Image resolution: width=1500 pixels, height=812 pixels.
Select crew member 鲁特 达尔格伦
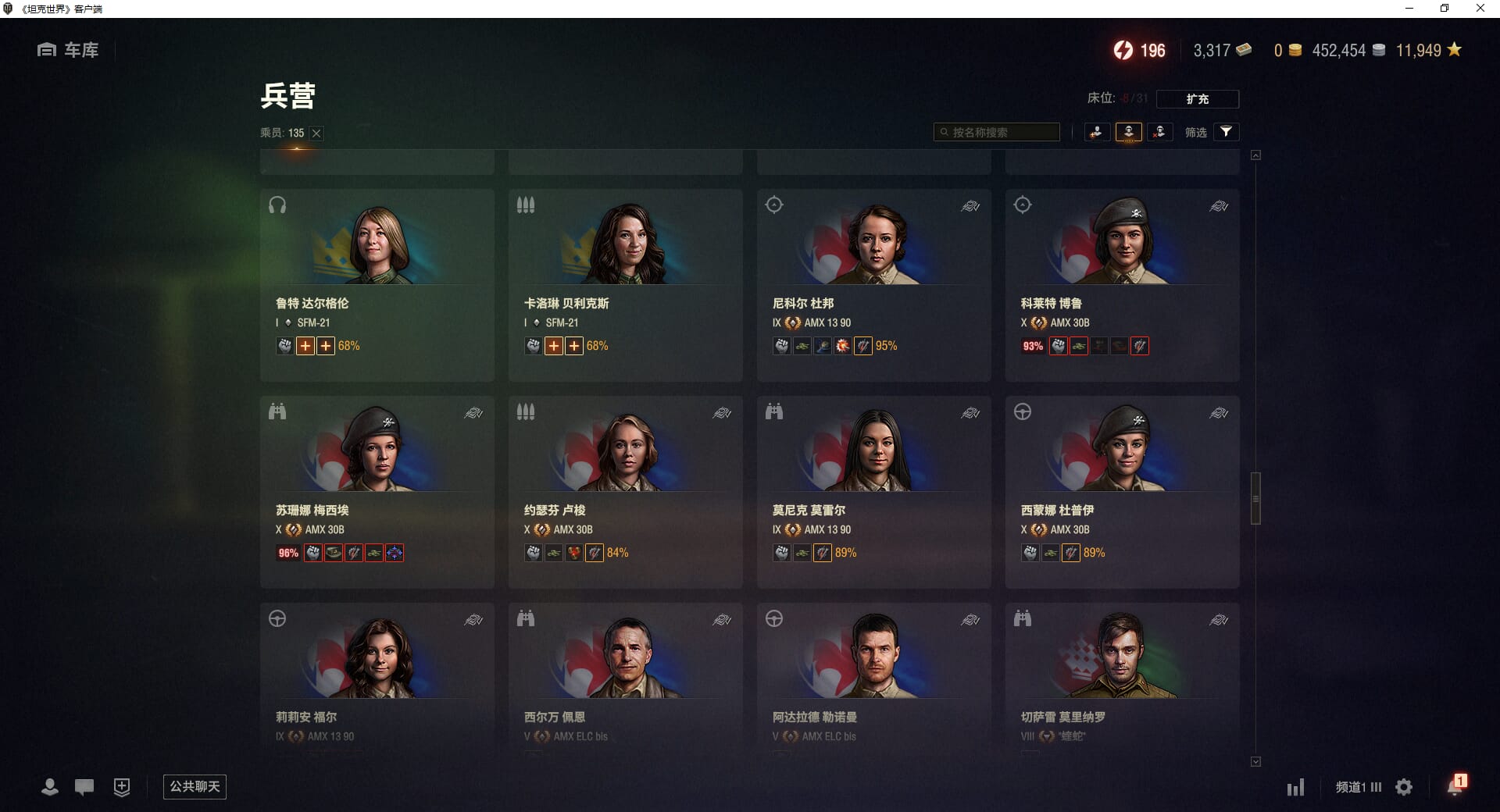click(x=377, y=285)
